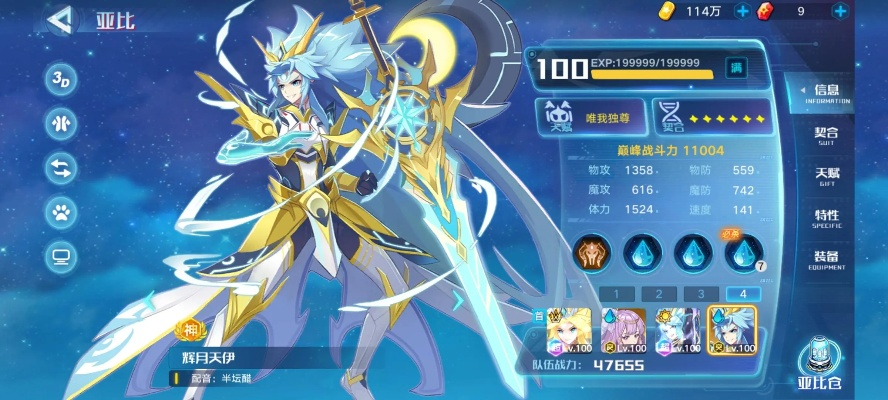Viewport: 888px width, 400px height.
Task: Tap the swap arrows round button
Action: pyautogui.click(x=61, y=168)
